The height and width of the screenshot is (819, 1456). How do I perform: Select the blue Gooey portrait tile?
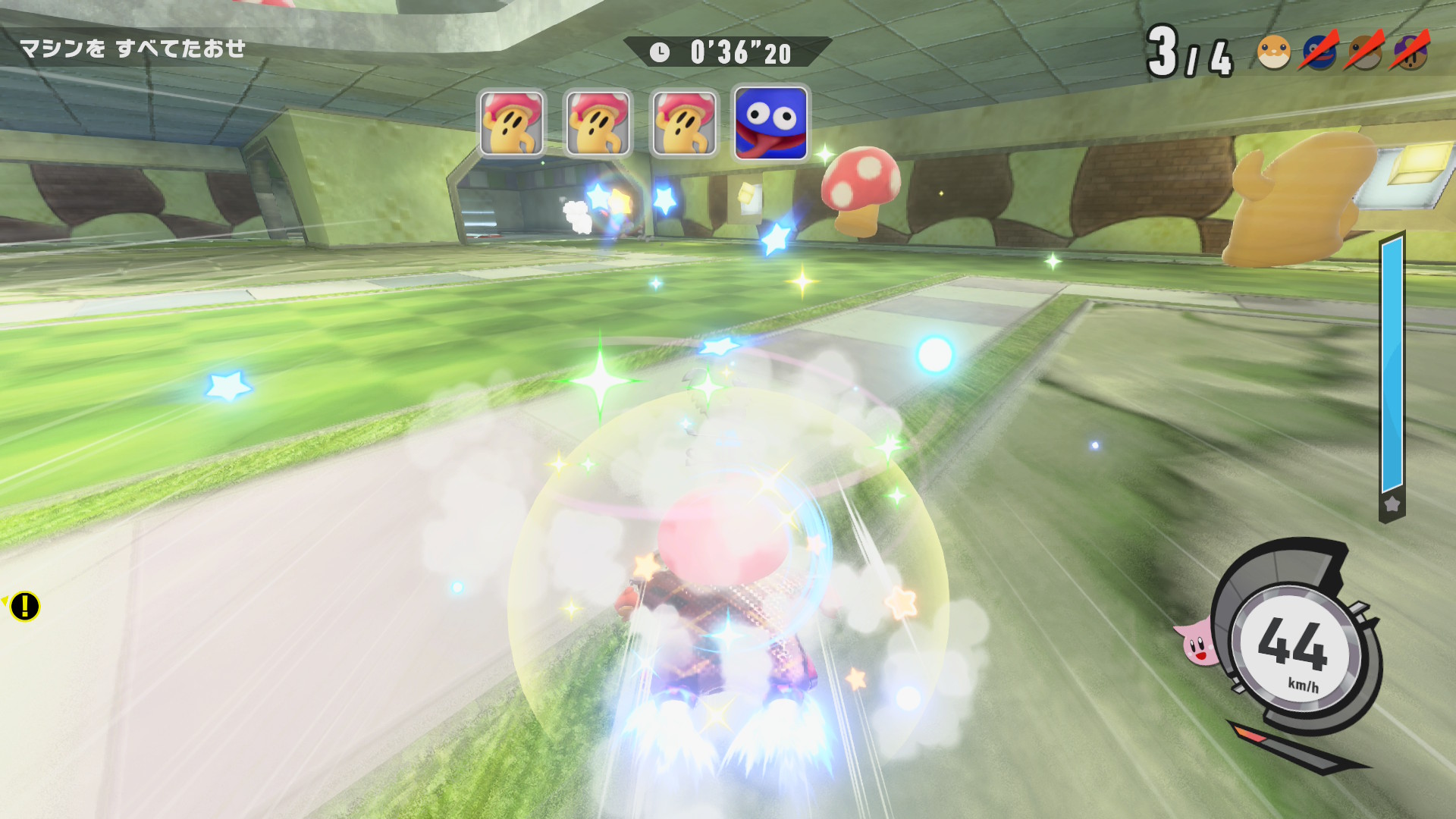pyautogui.click(x=771, y=124)
